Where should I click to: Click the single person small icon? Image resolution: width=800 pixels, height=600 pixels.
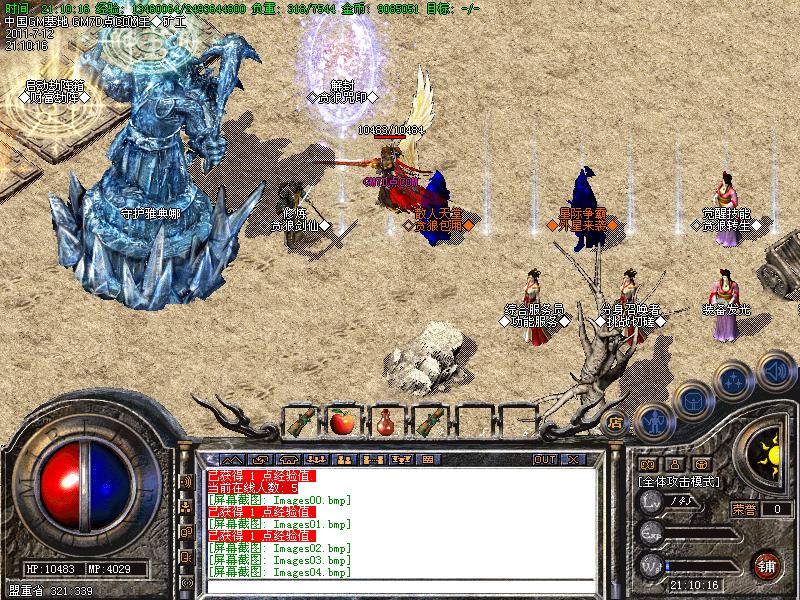pyautogui.click(x=675, y=463)
